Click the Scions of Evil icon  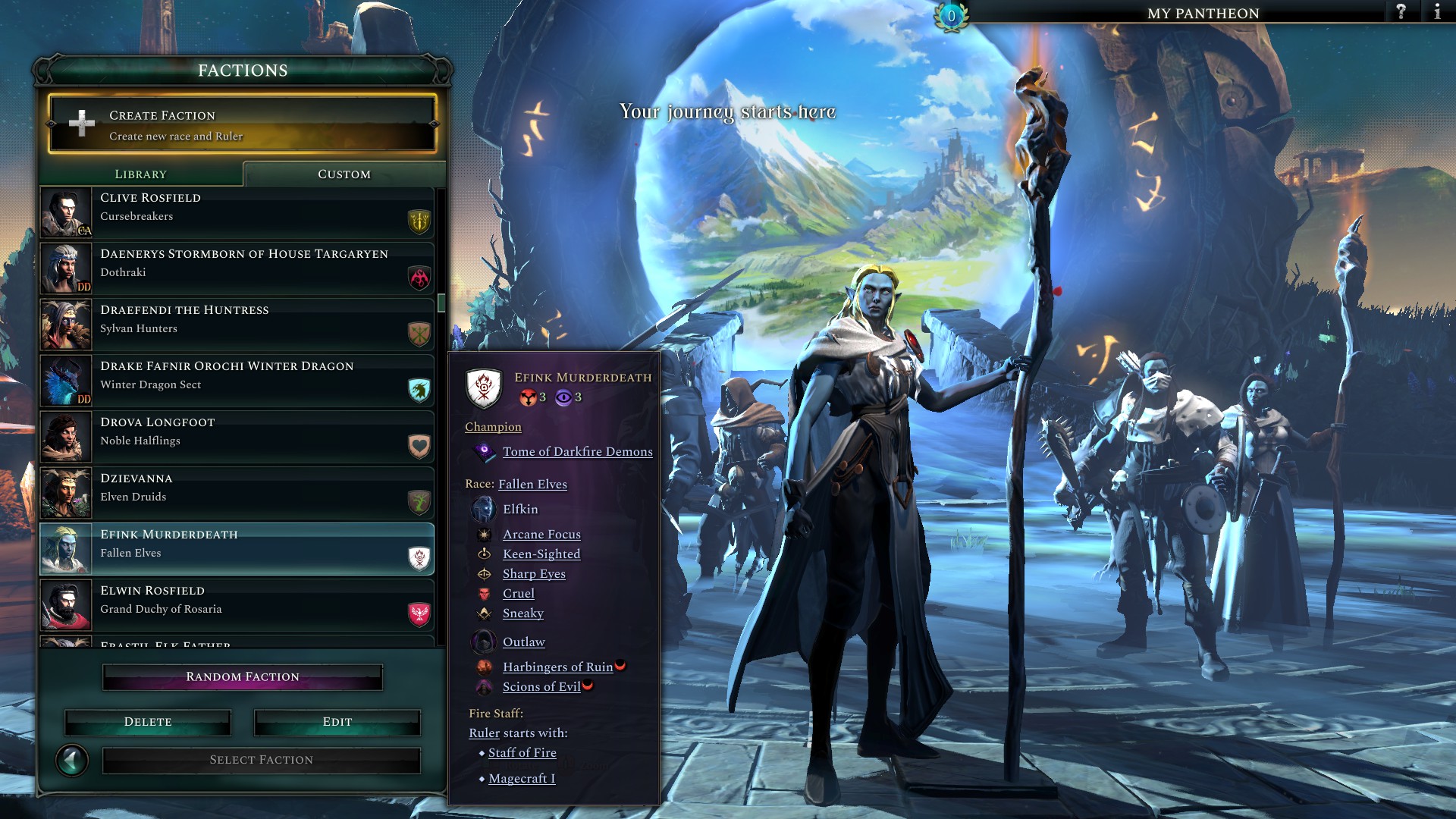point(483,687)
